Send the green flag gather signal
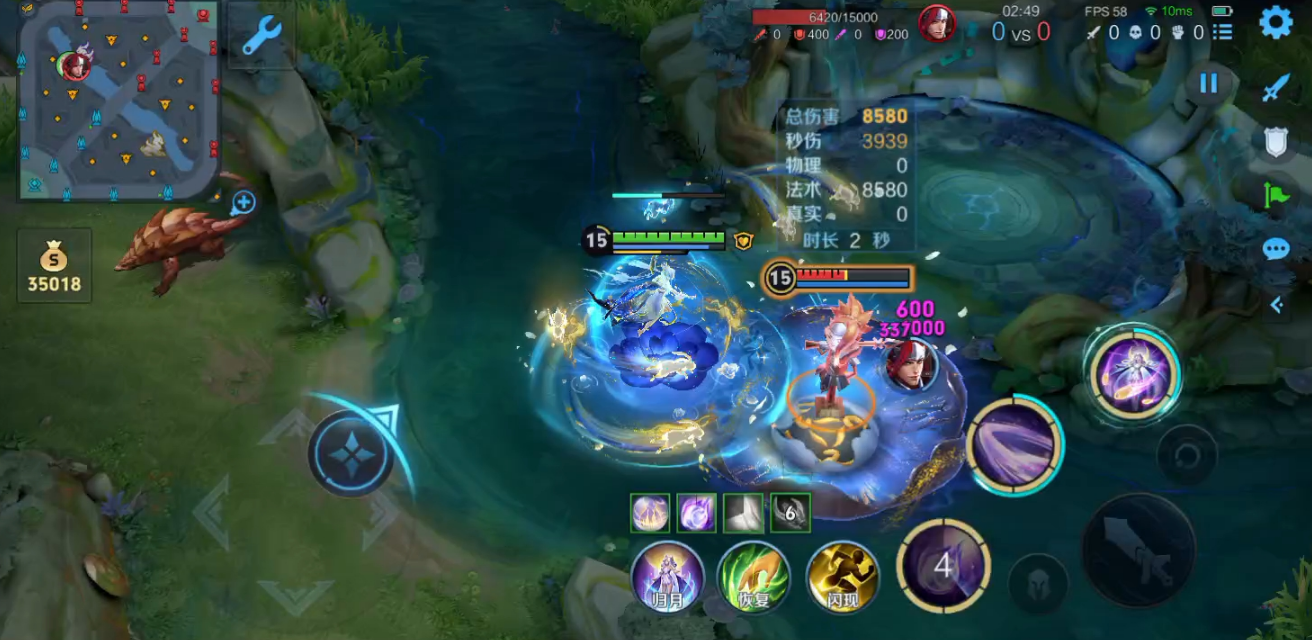The width and height of the screenshot is (1312, 640). click(1276, 195)
